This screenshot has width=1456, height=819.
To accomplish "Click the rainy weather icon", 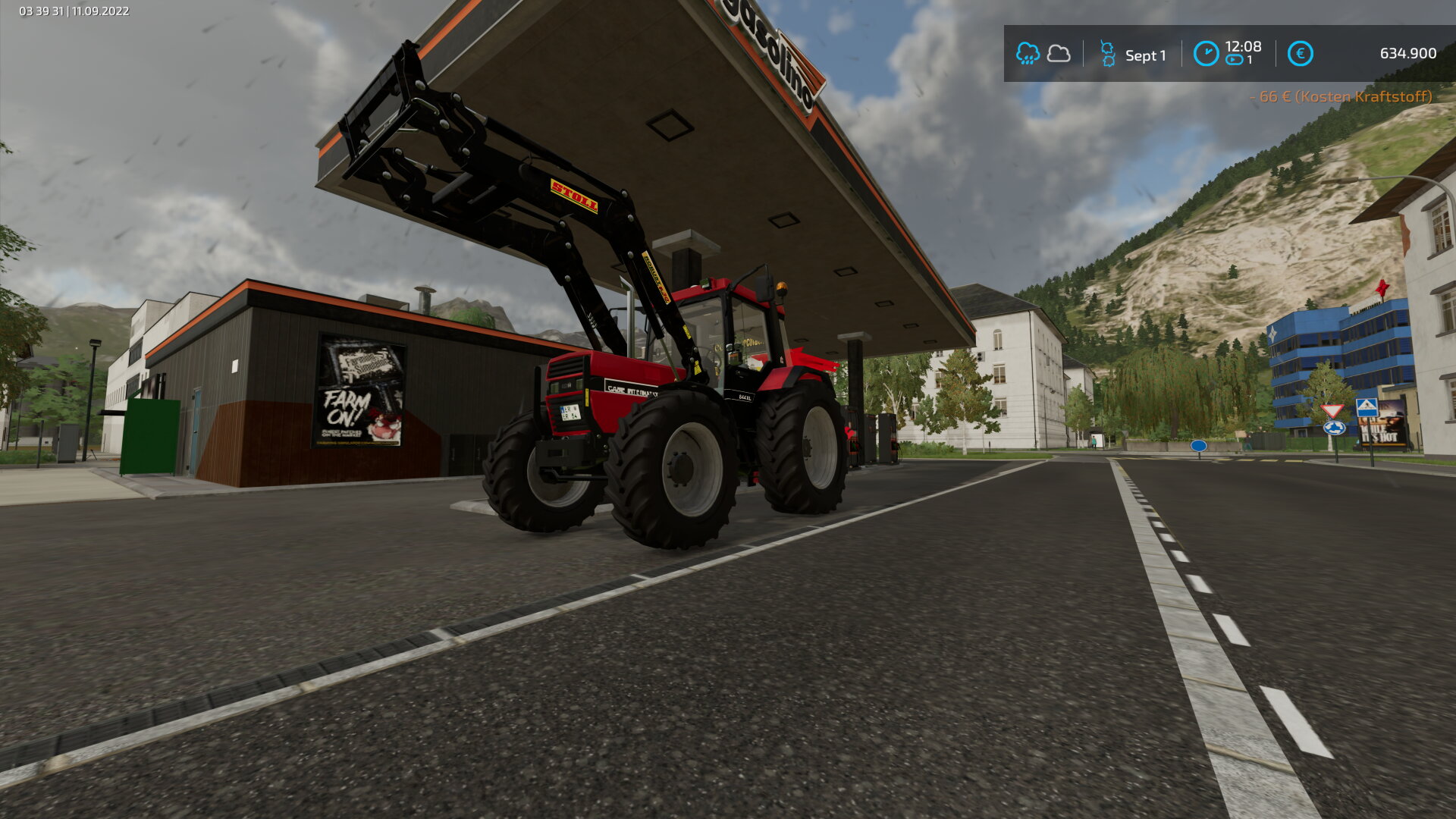I will point(1028,54).
